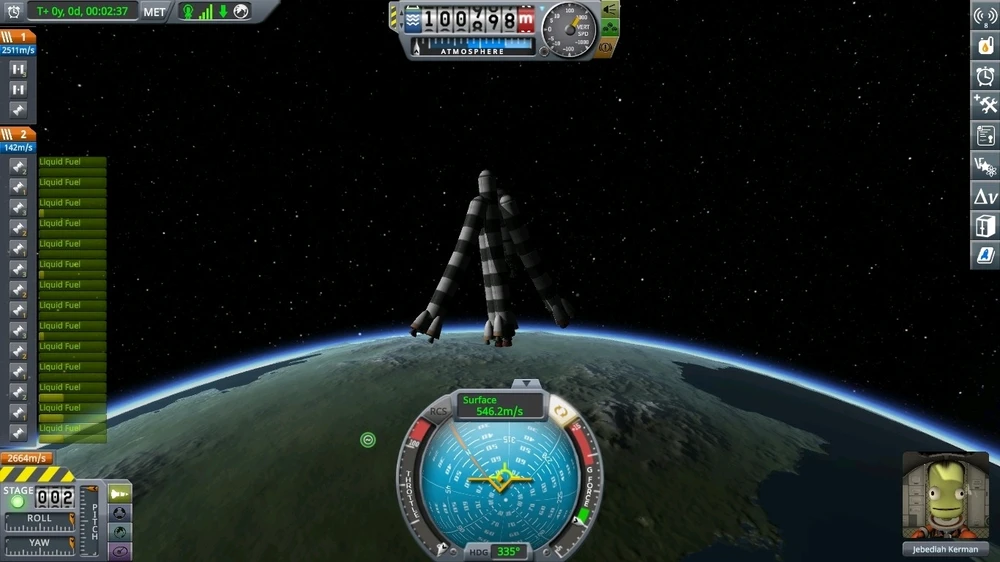Open the contracts clipboard app
This screenshot has height=562, width=1000.
984,135
